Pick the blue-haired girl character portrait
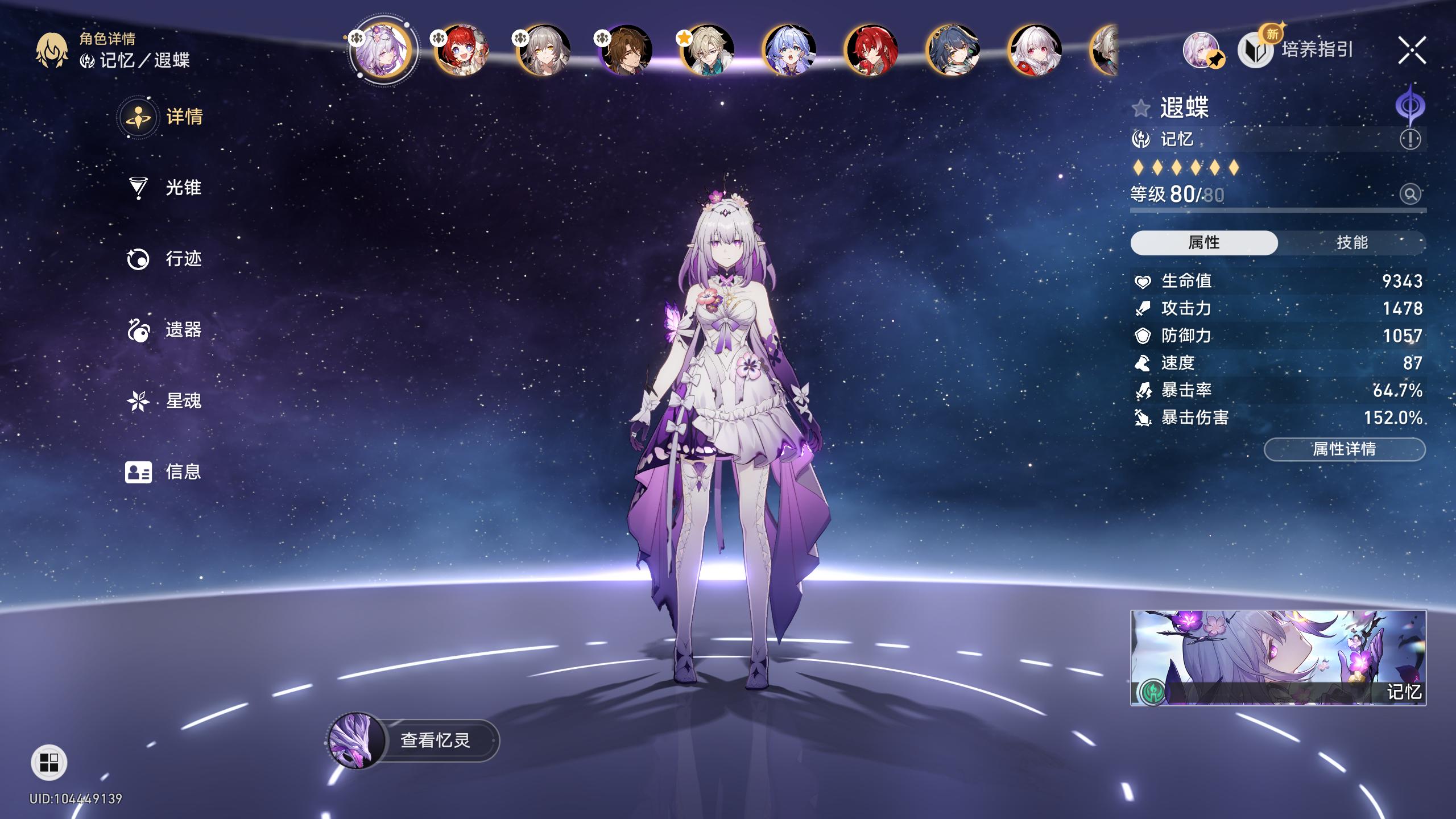The image size is (1456, 819). [789, 51]
